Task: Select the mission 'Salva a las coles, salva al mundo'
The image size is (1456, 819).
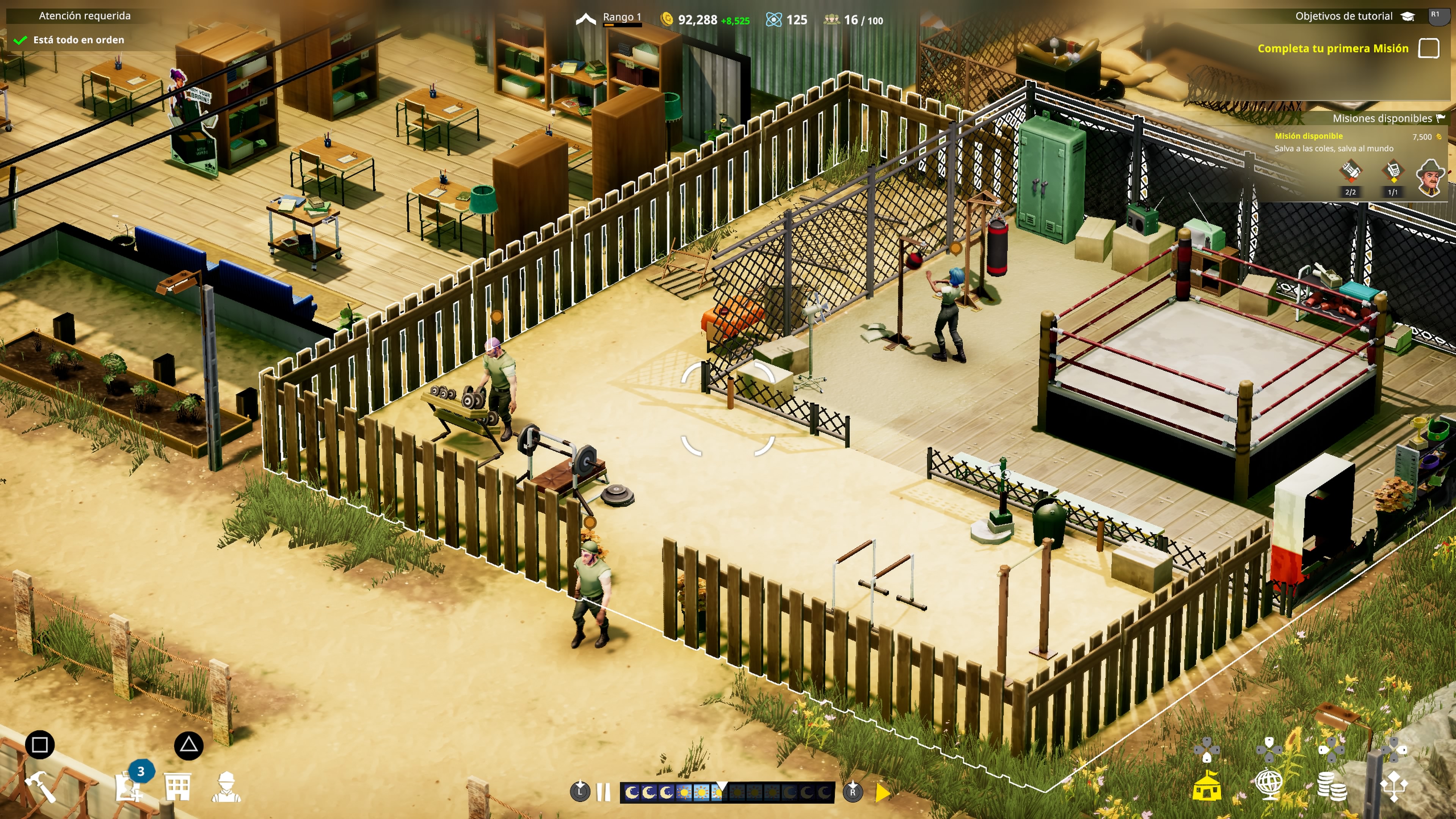Action: 1334,149
